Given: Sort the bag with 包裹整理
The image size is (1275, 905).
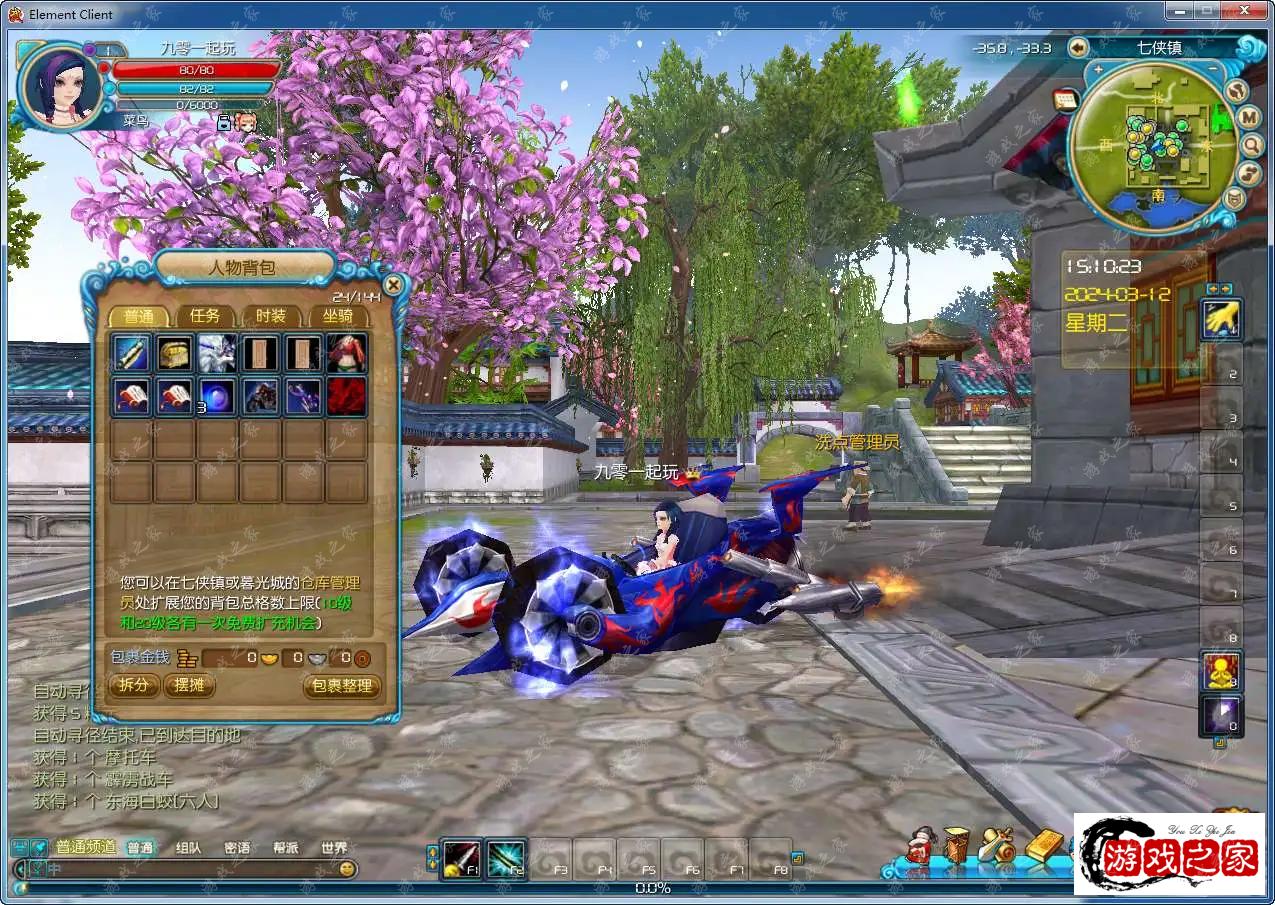Looking at the screenshot, I should (x=342, y=686).
